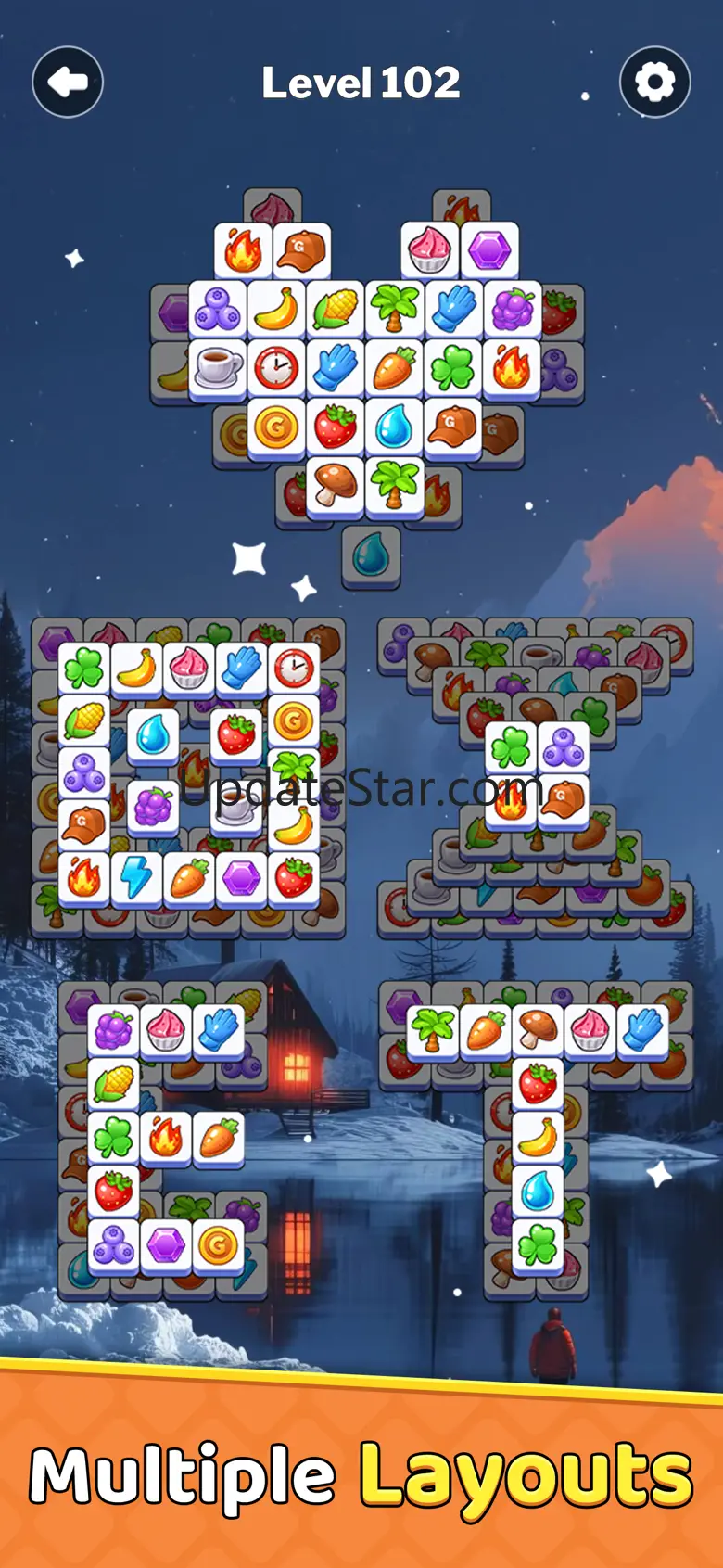Choose the palm tree tile in the T-shaped stack
The height and width of the screenshot is (1568, 723).
433,1029
